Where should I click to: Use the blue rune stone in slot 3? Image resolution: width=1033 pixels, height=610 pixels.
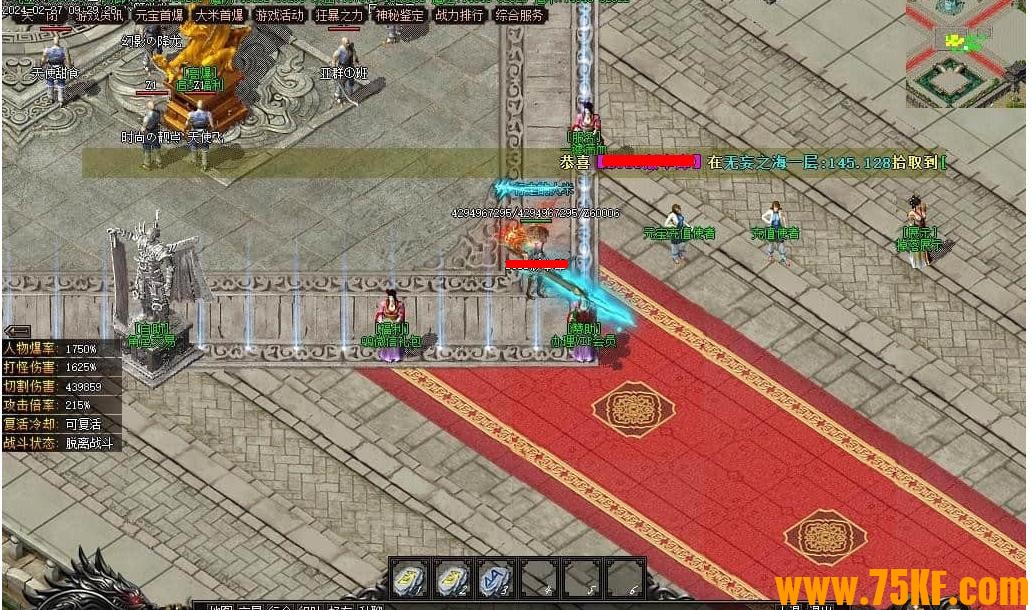(x=495, y=579)
